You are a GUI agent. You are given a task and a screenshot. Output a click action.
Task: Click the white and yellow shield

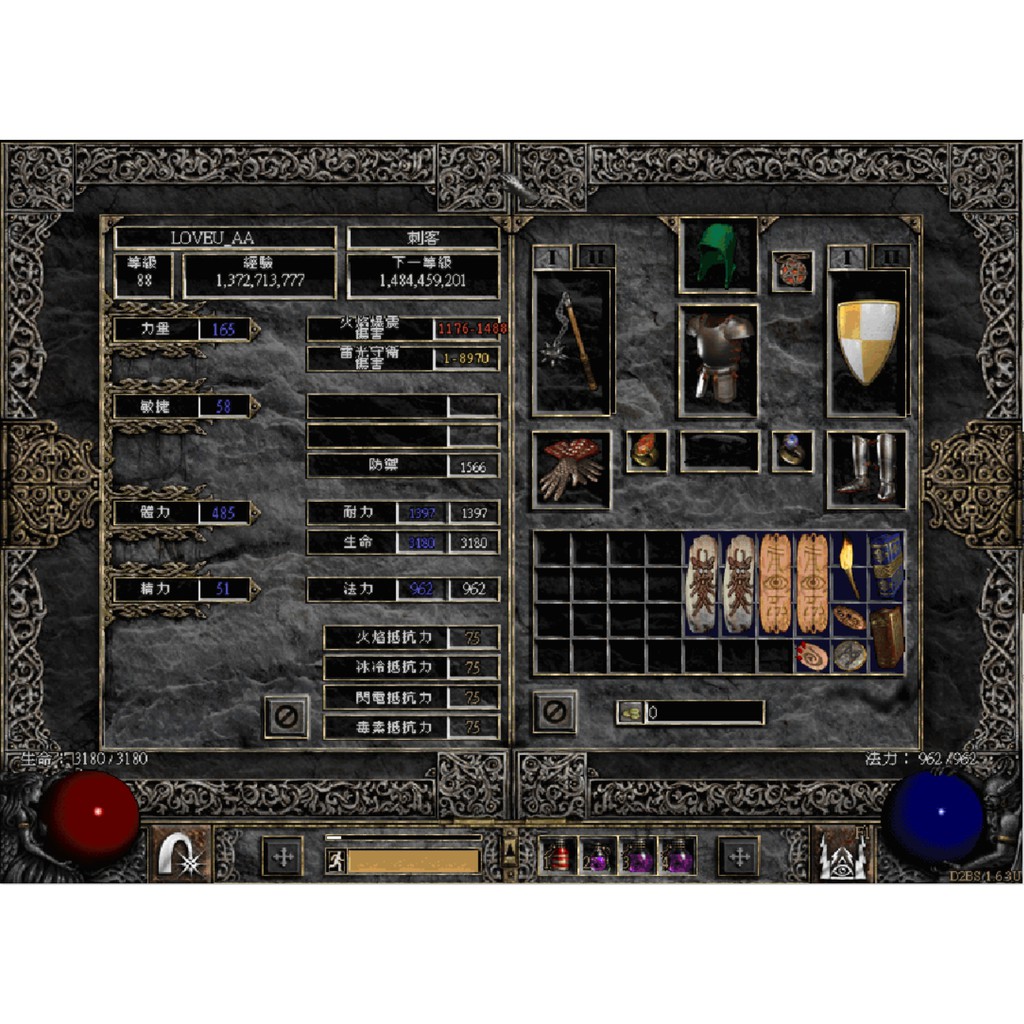(x=867, y=342)
